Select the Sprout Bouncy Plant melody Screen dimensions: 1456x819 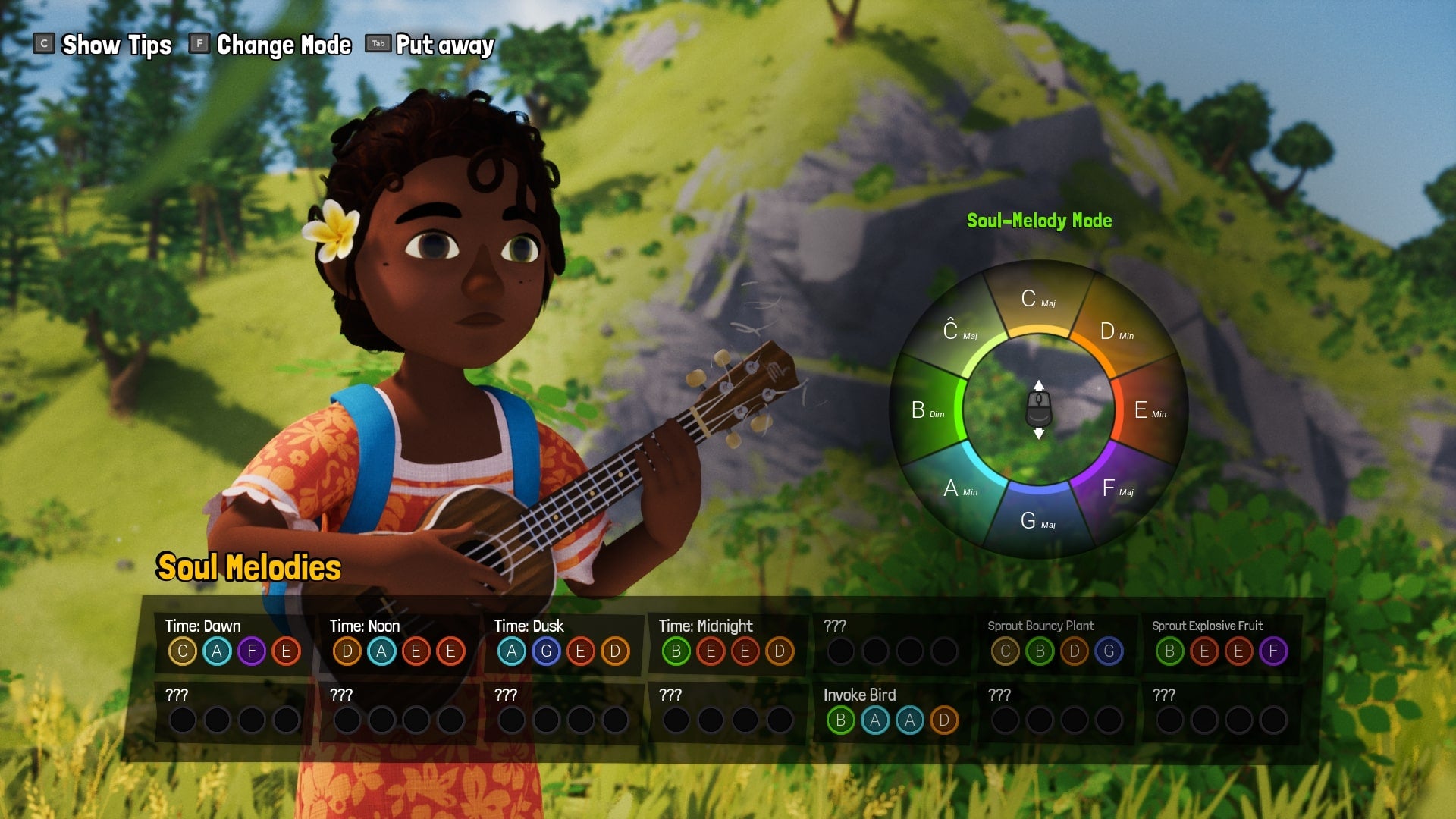pyautogui.click(x=1056, y=642)
